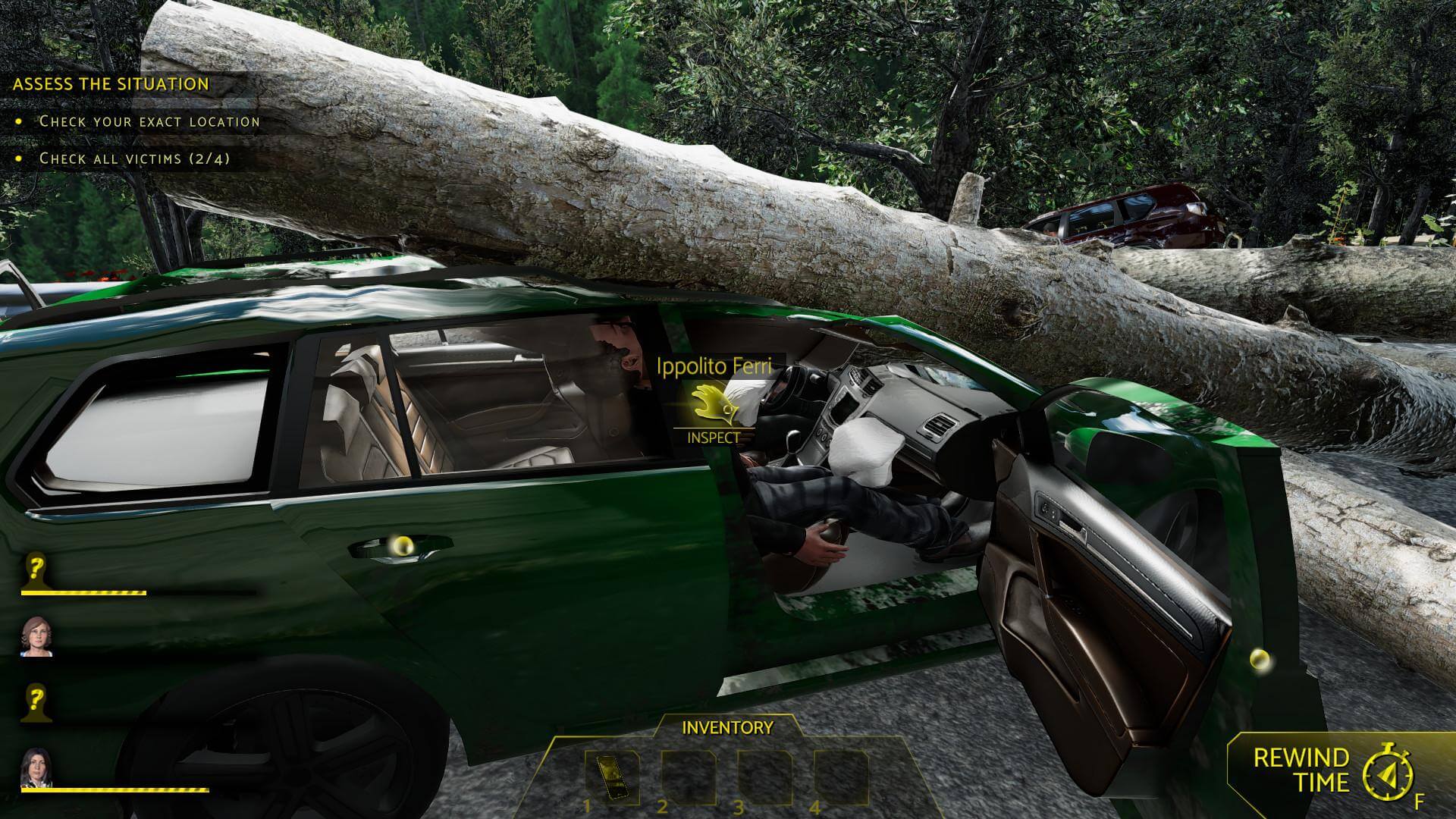Click the Inspect hand icon for Ippolito Ferri
Image resolution: width=1456 pixels, height=819 pixels.
click(x=712, y=405)
